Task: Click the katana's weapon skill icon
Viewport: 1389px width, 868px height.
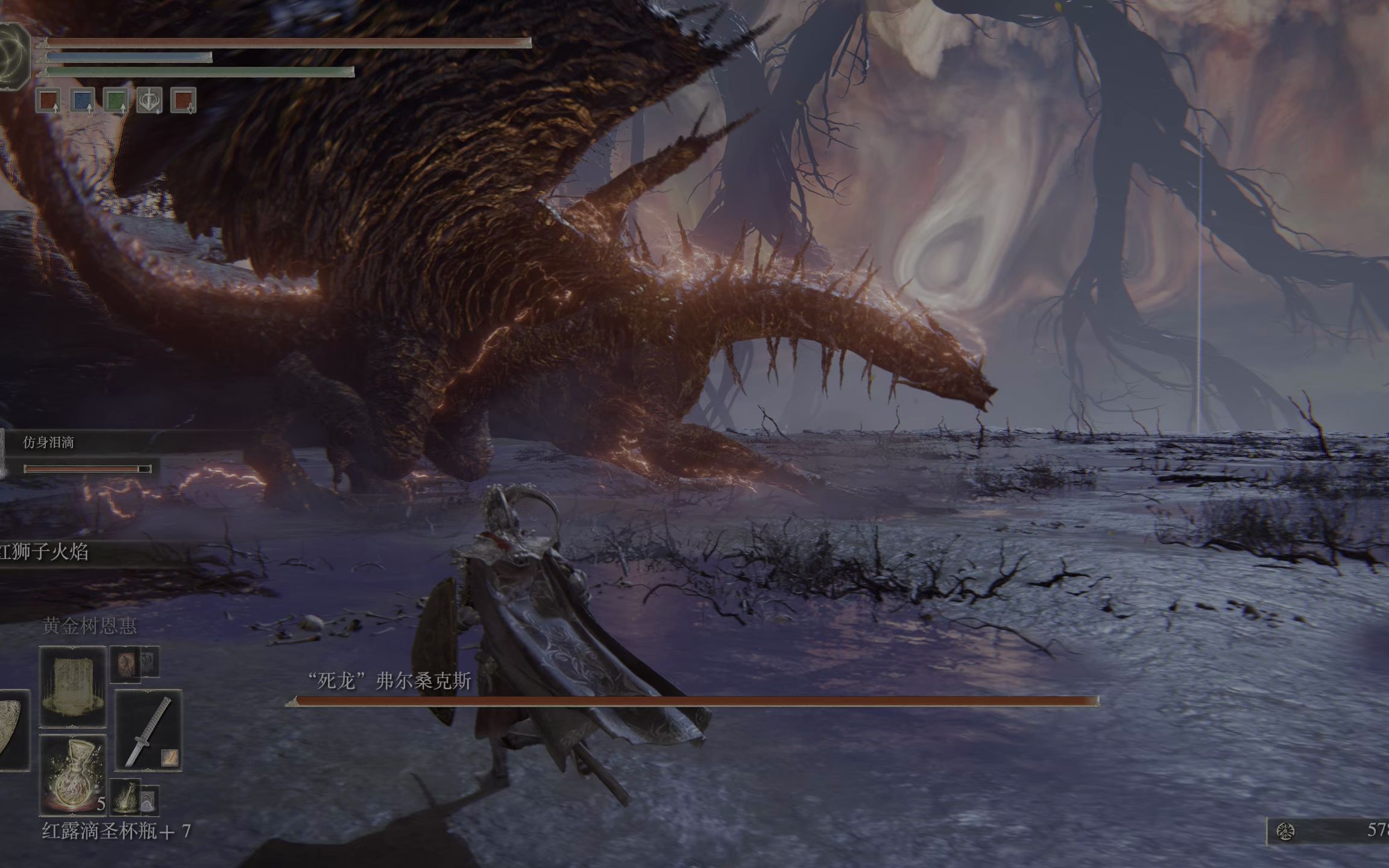Action: pyautogui.click(x=169, y=757)
